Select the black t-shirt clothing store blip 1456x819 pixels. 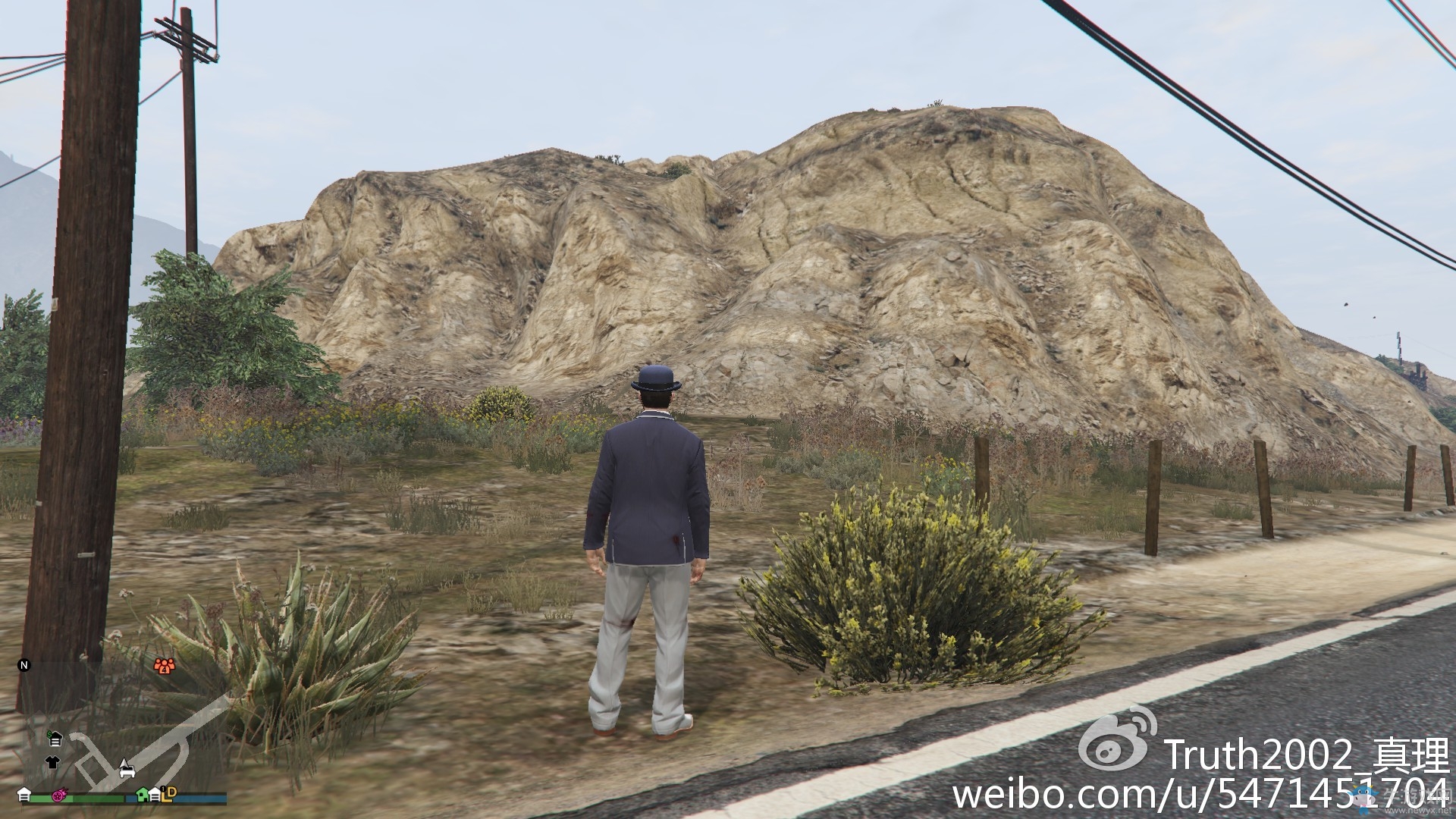[52, 763]
